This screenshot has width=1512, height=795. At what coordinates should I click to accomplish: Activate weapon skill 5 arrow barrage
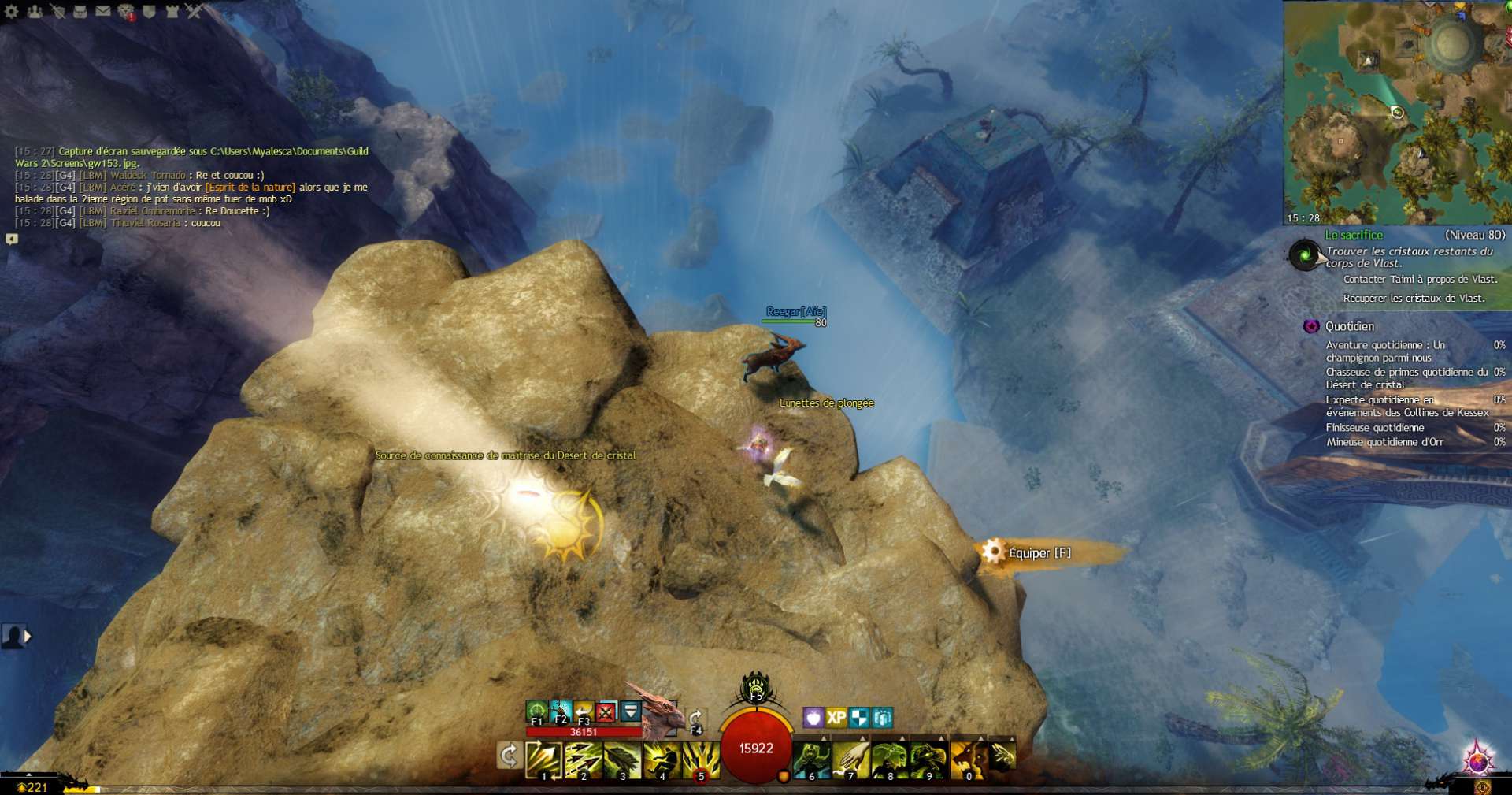pos(701,759)
